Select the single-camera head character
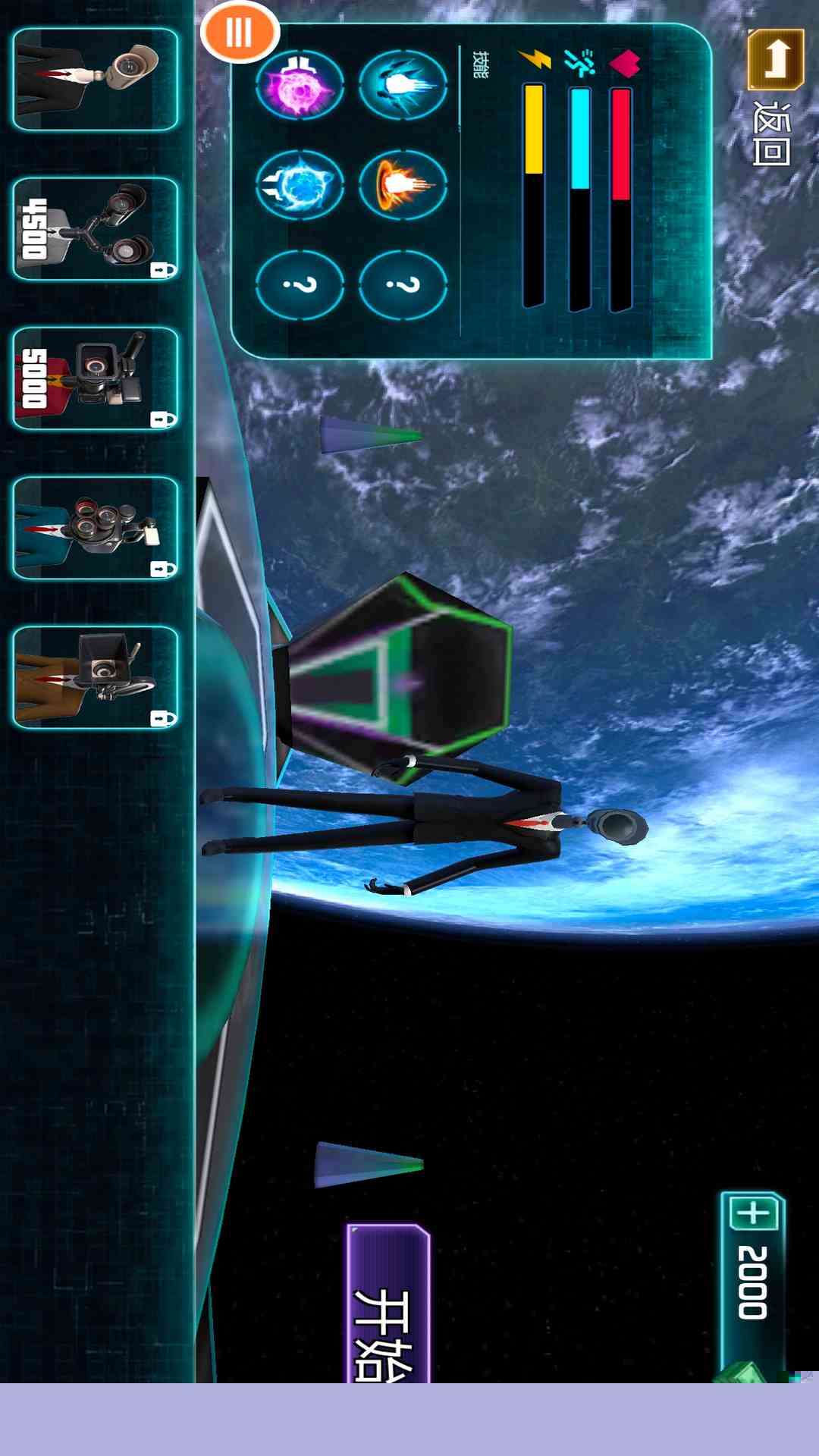Viewport: 819px width, 1456px height. (x=96, y=80)
